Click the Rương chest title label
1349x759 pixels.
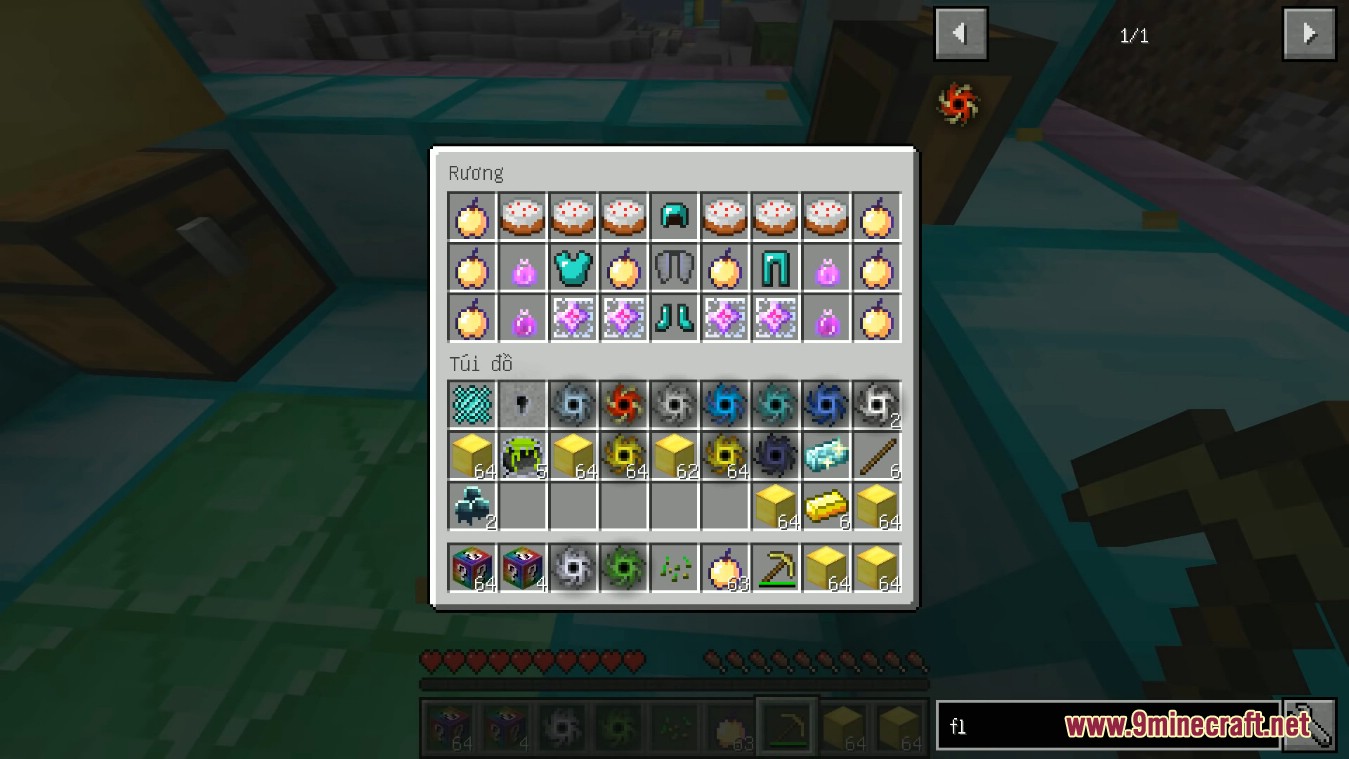(x=476, y=172)
